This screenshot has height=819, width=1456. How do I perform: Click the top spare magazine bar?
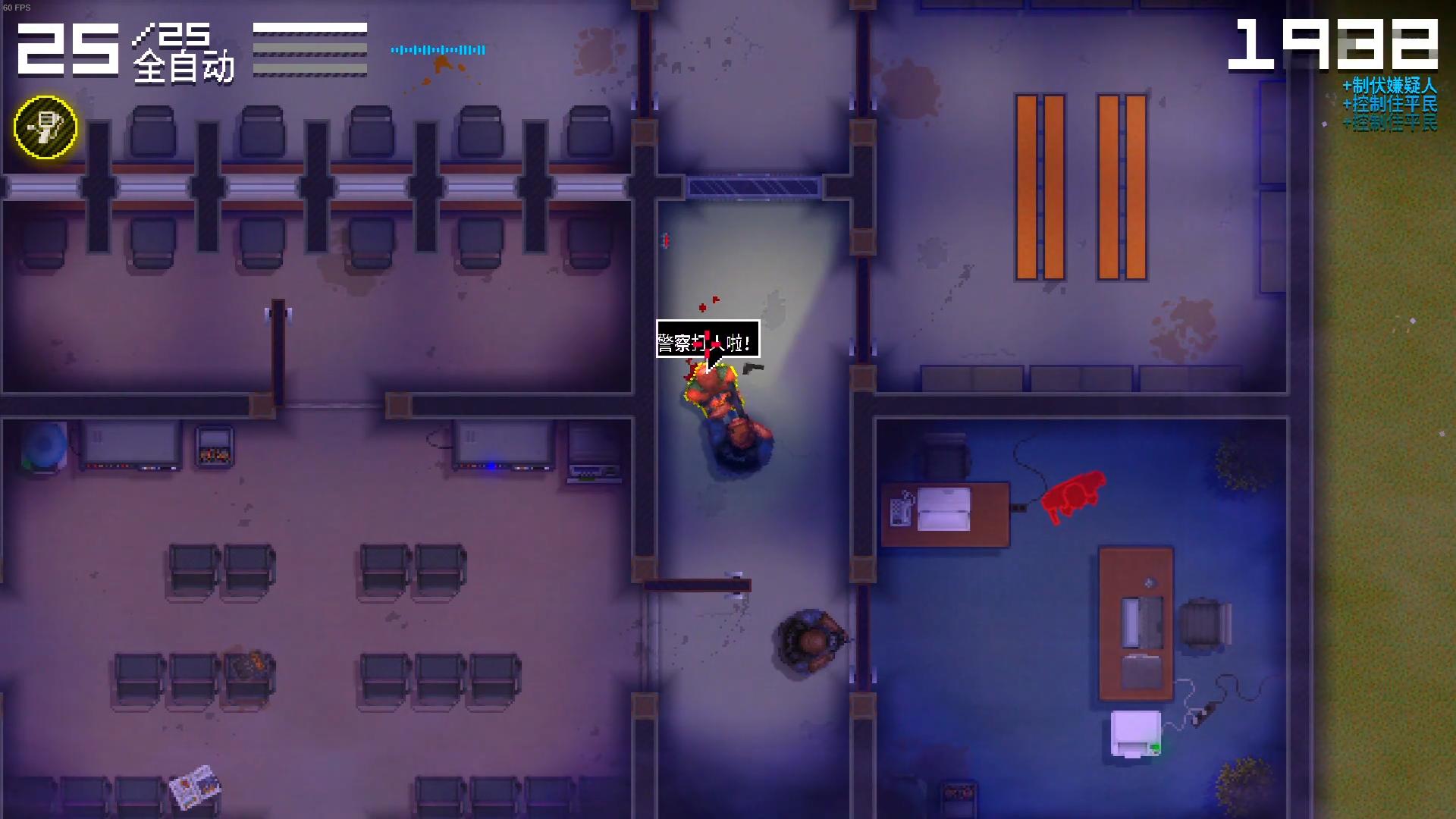click(311, 29)
